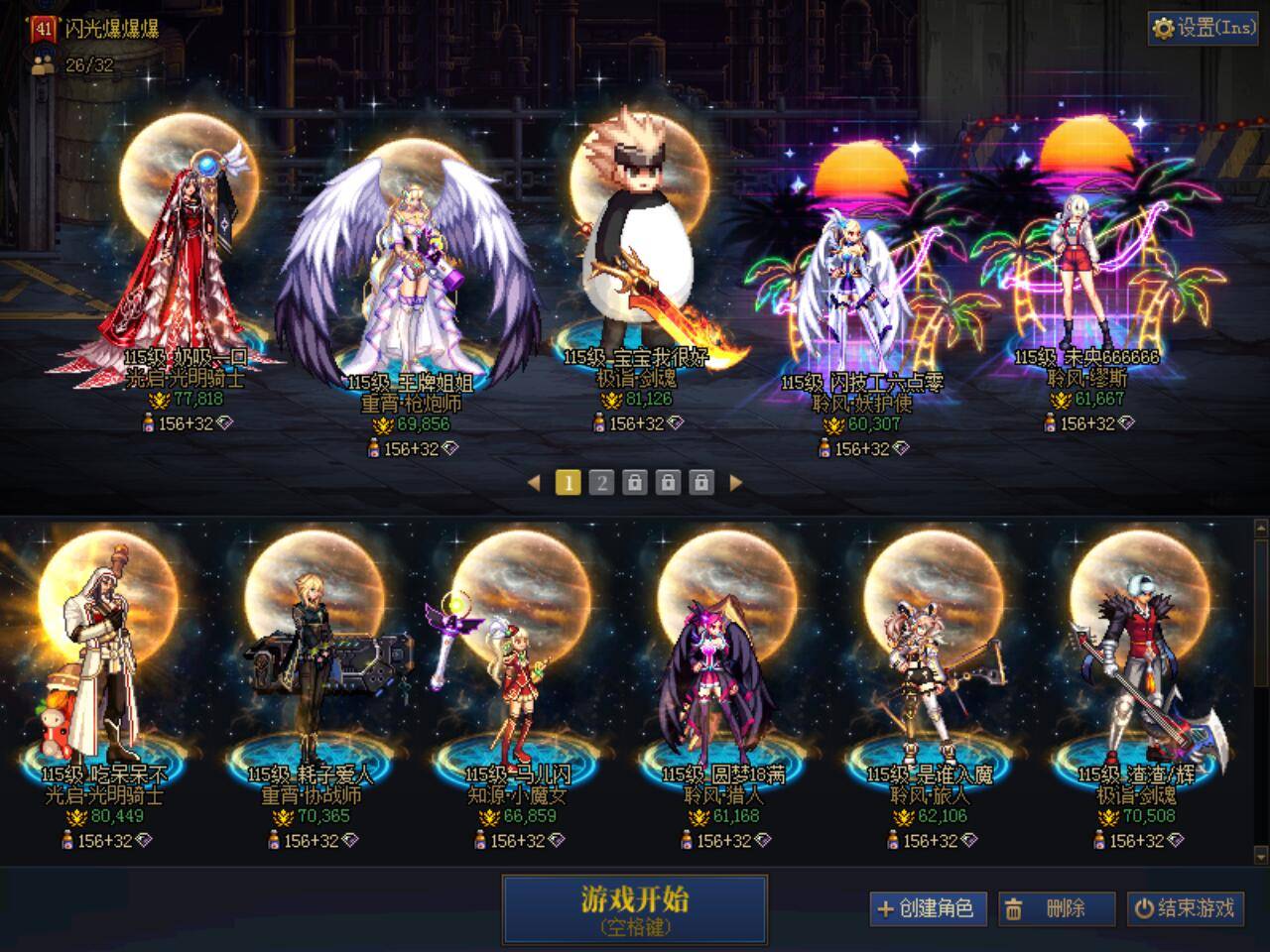Click the second locked page slot

point(670,483)
